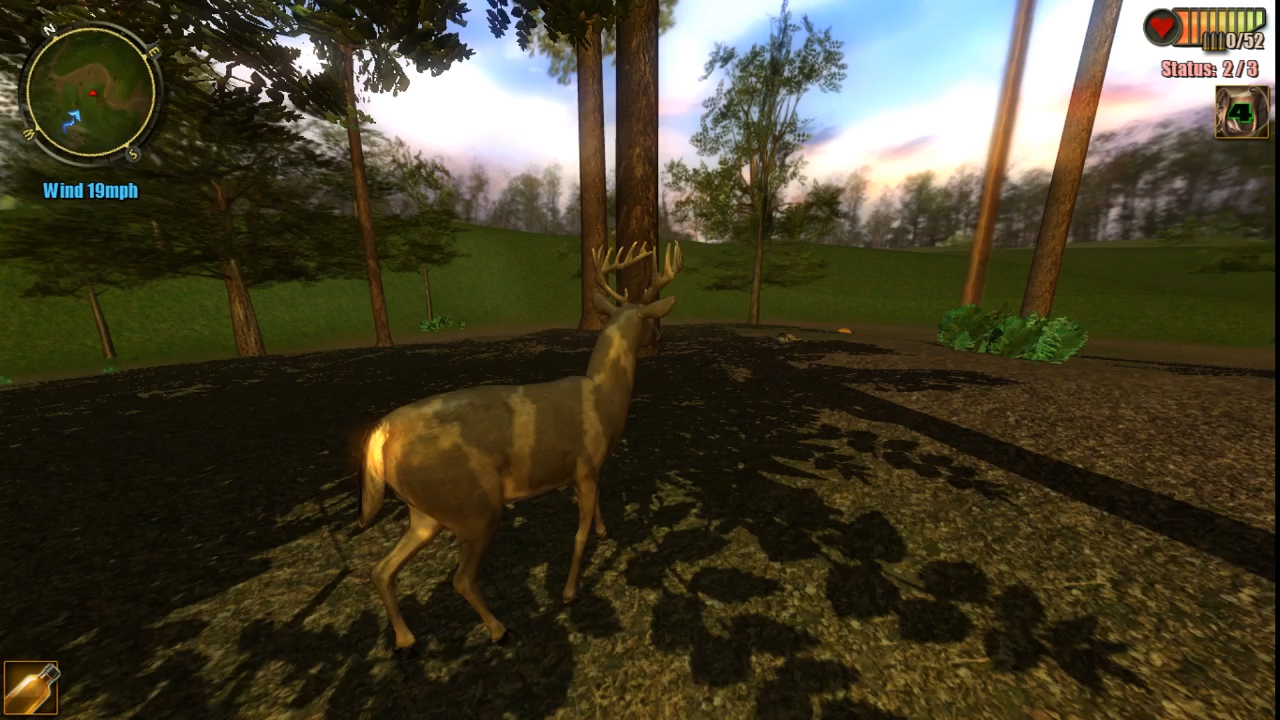
Task: Click the red player marker on the minimap
Action: (93, 93)
